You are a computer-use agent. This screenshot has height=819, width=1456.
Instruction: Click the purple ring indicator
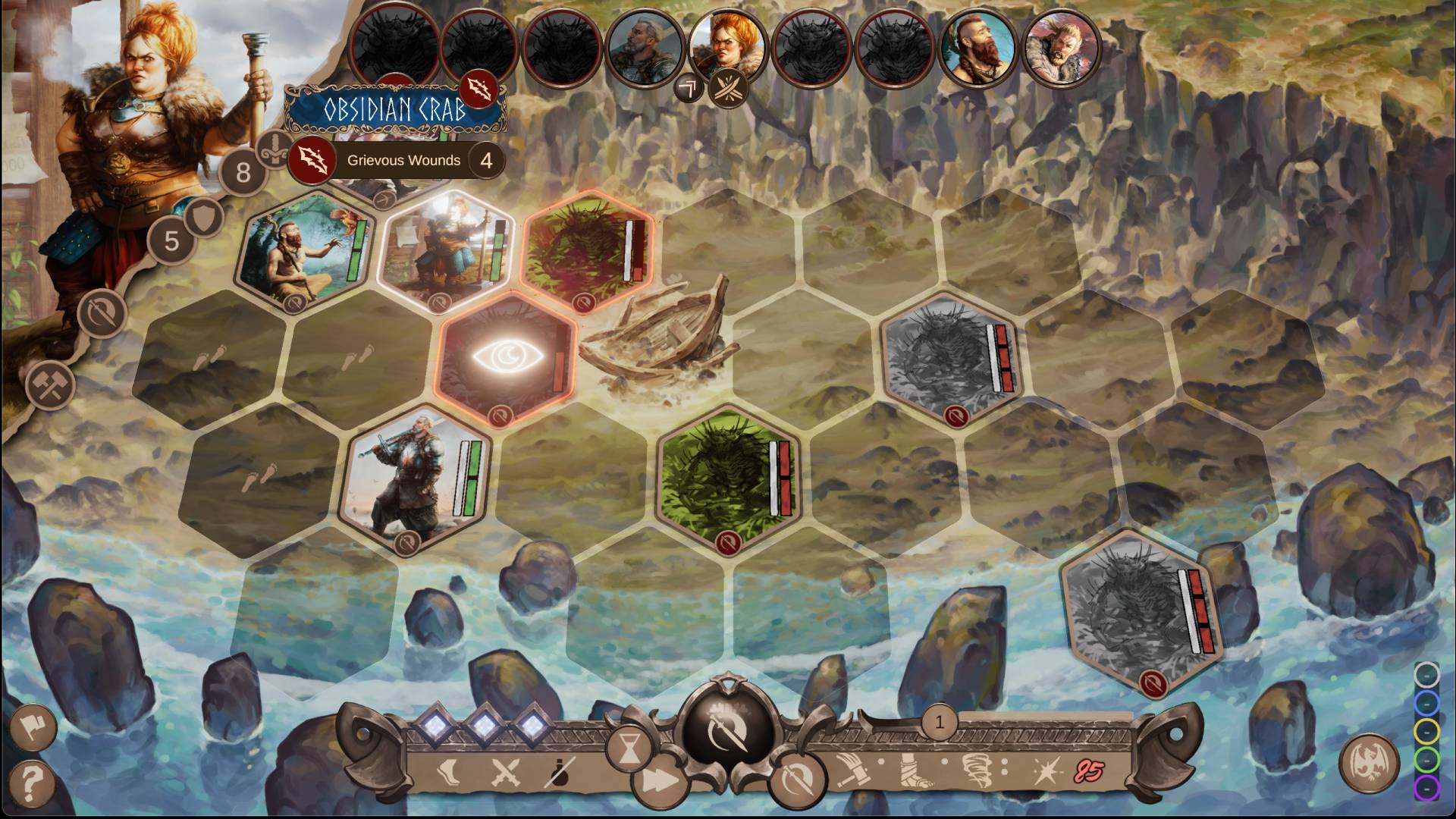coord(1426,788)
